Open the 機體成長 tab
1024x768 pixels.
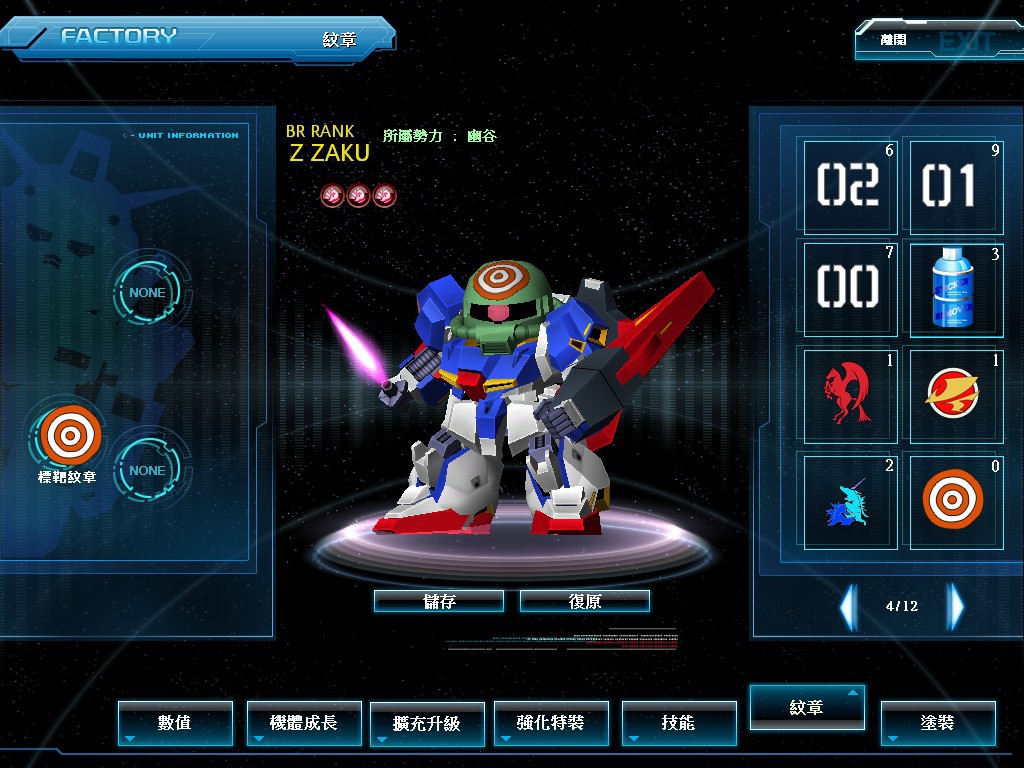304,722
